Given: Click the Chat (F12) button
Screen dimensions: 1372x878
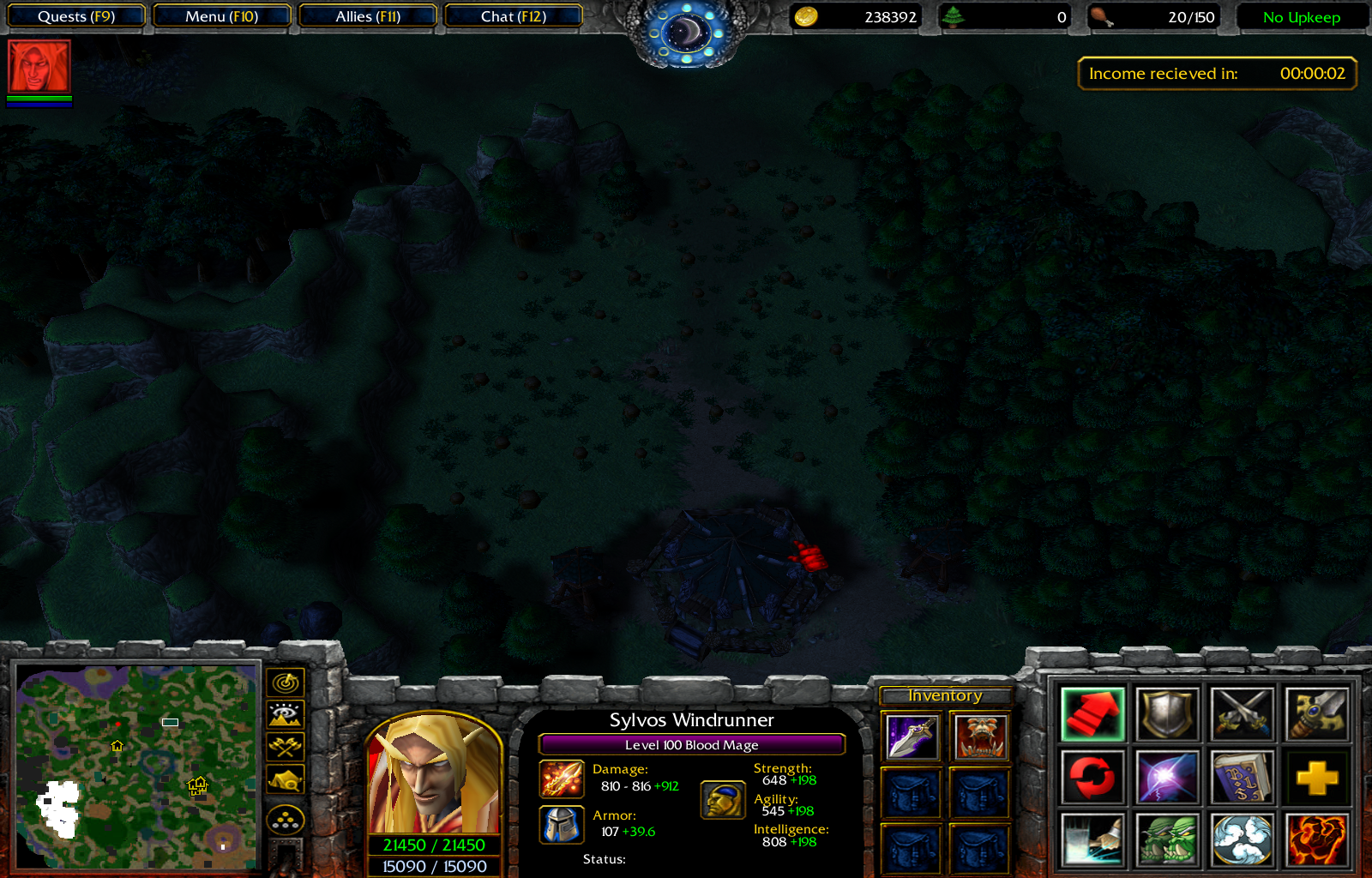Looking at the screenshot, I should [x=514, y=15].
